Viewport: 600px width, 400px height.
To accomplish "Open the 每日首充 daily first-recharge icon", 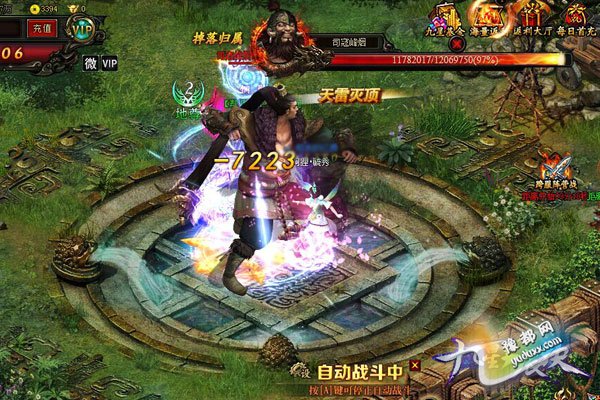I will click(575, 16).
